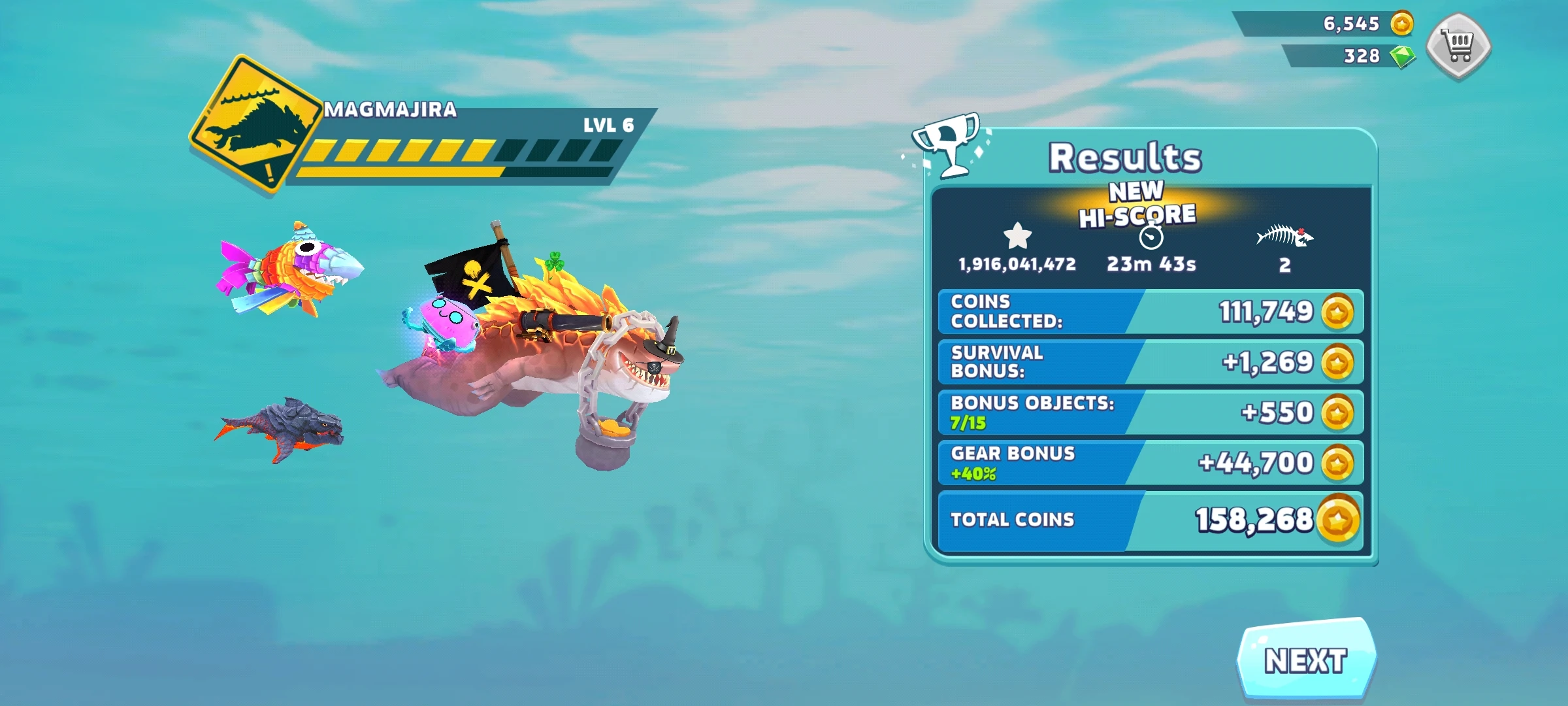The width and height of the screenshot is (1568, 706).
Task: Tap the stopwatch survival time icon
Action: pos(1151,236)
